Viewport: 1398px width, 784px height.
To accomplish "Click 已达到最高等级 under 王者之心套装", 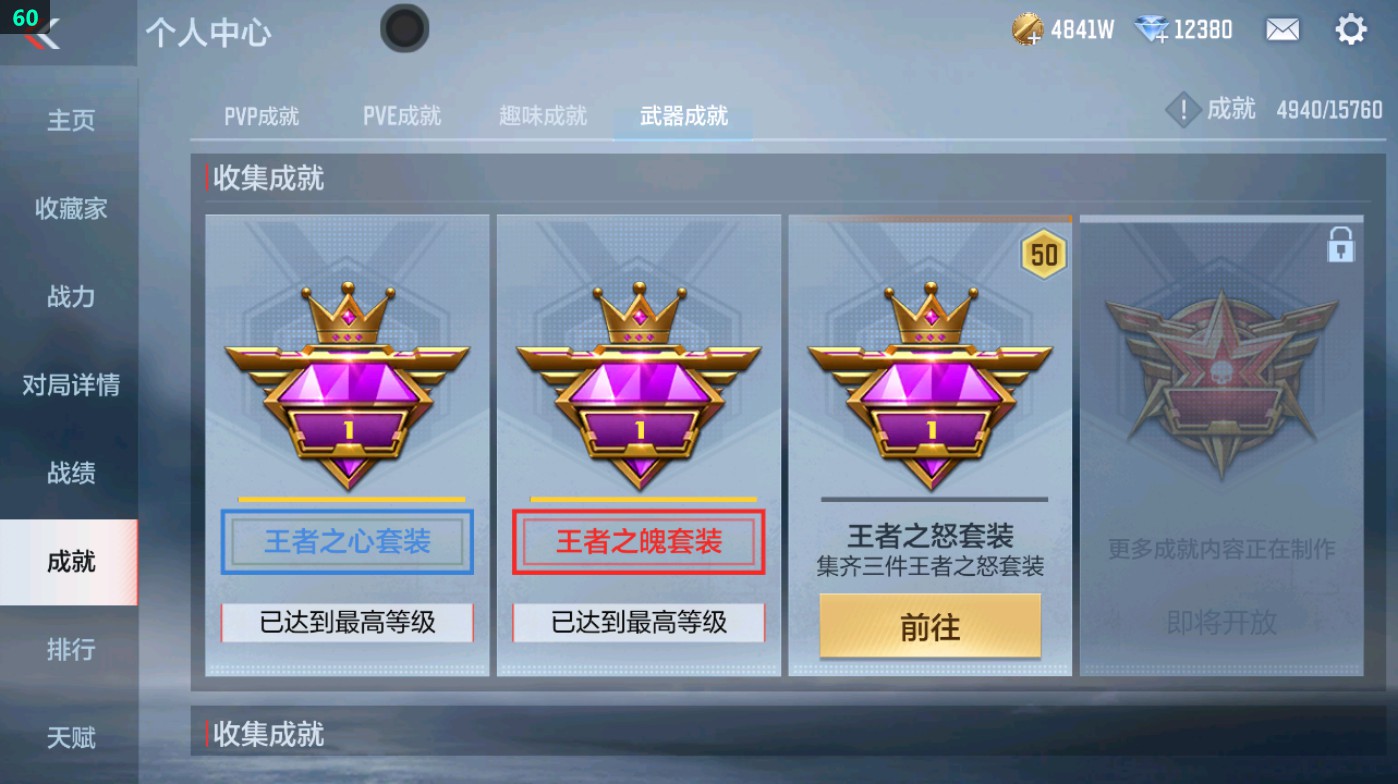I will point(347,623).
